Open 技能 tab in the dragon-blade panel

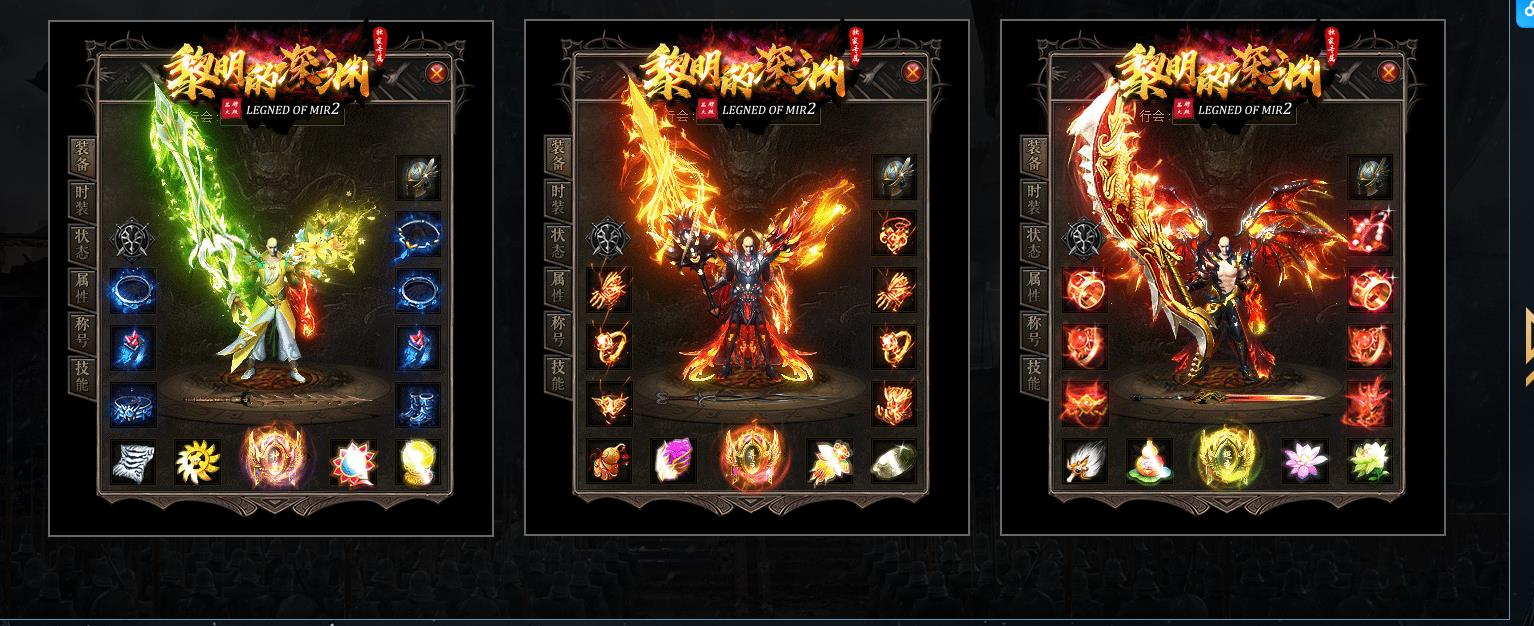coord(1035,376)
